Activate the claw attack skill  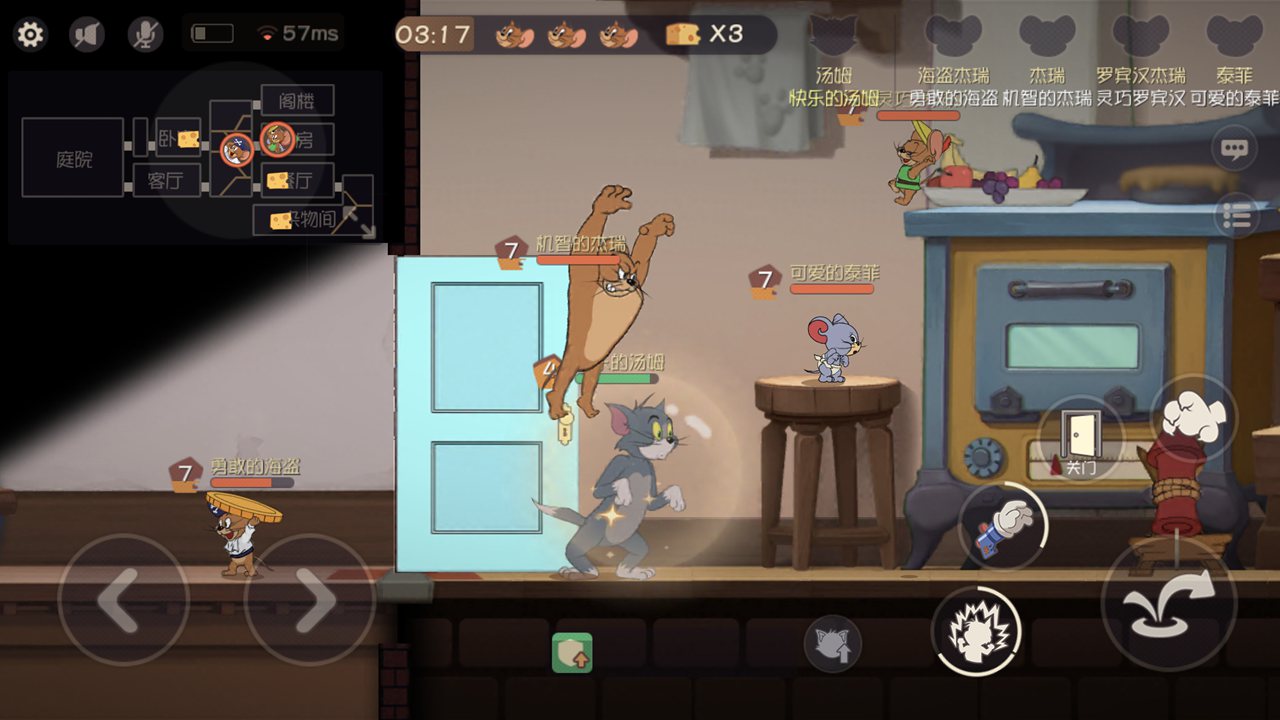pyautogui.click(x=976, y=630)
